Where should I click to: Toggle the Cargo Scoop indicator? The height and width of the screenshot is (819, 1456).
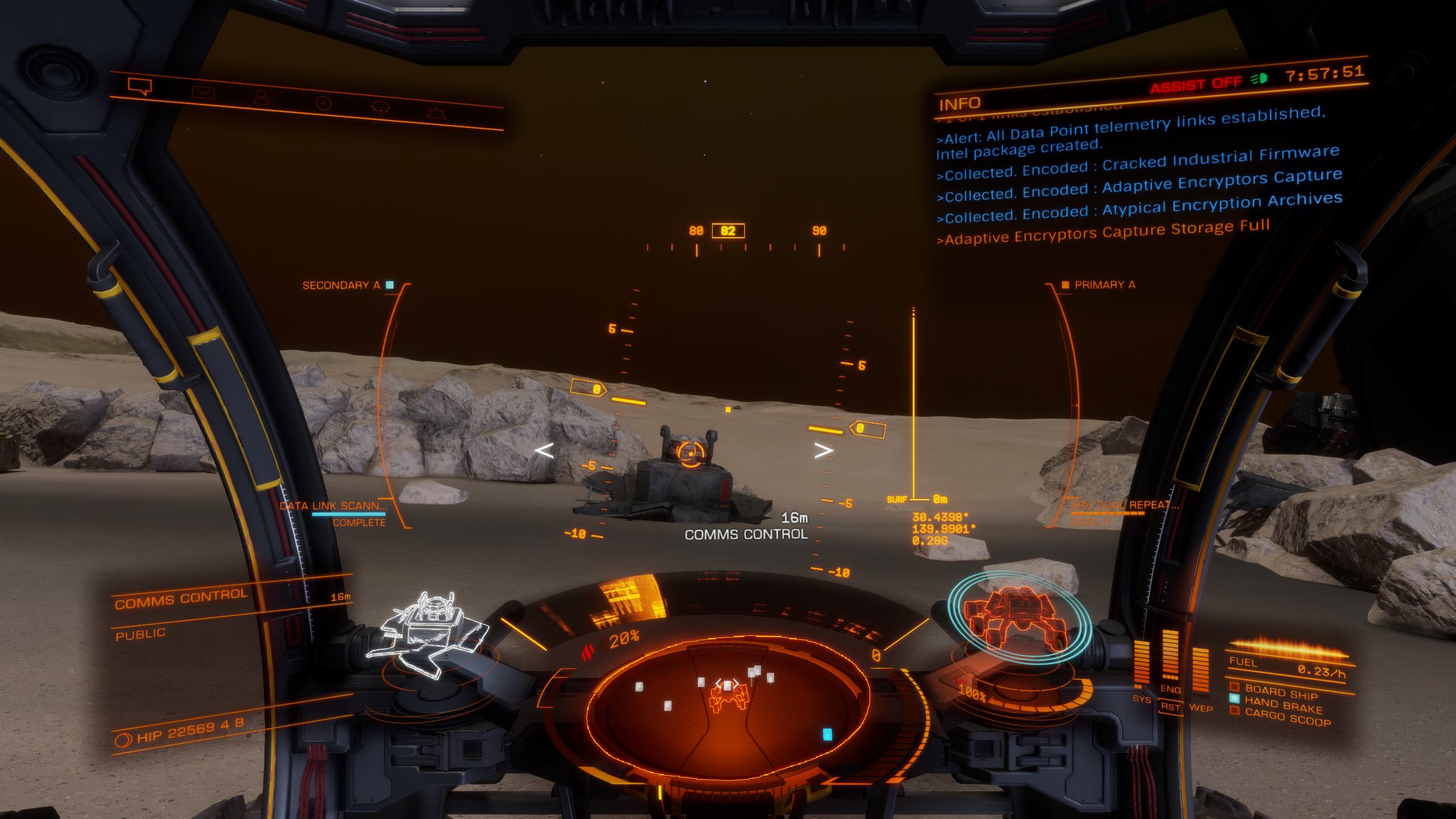1287,717
